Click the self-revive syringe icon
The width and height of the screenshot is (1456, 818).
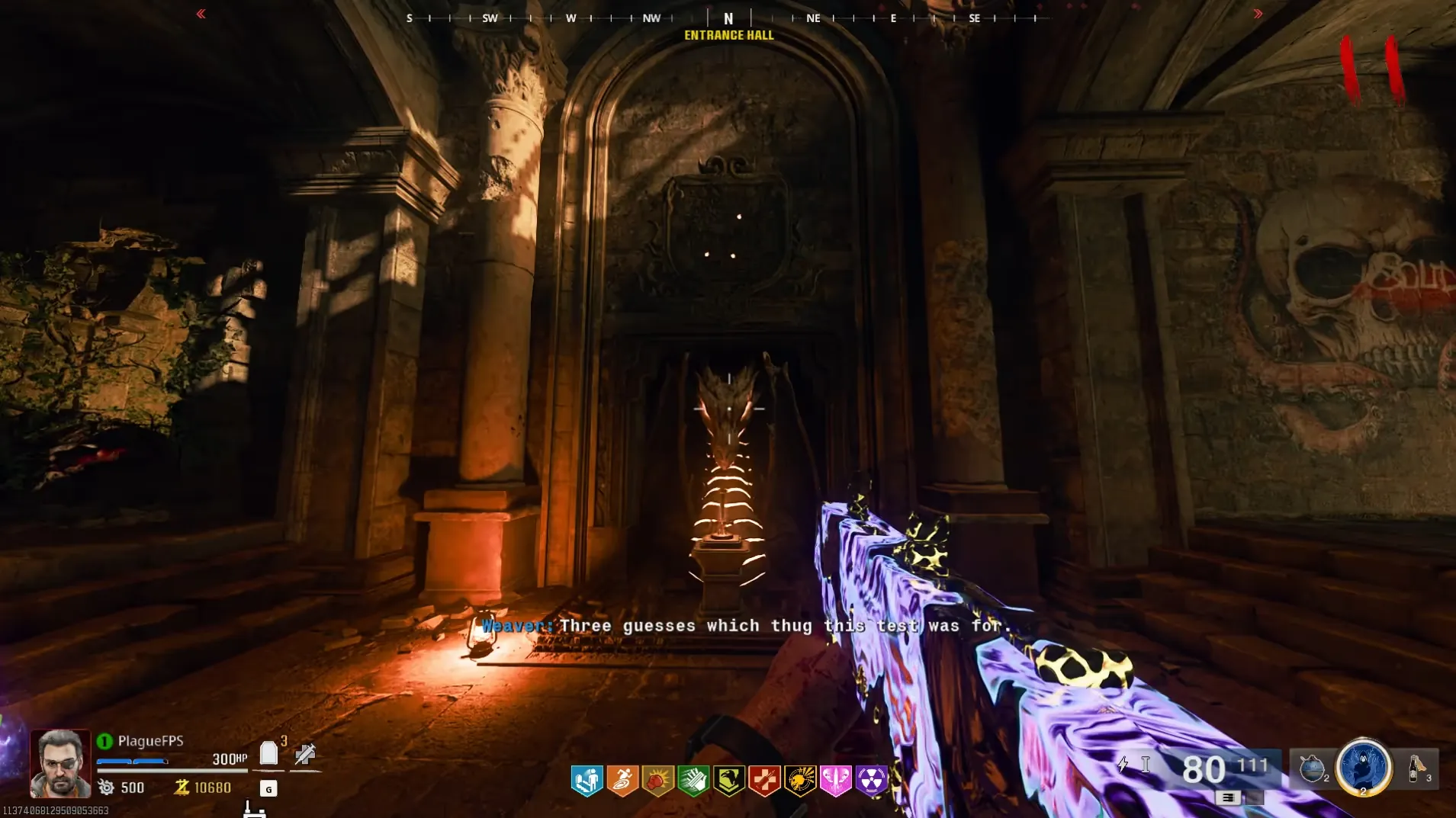(305, 754)
